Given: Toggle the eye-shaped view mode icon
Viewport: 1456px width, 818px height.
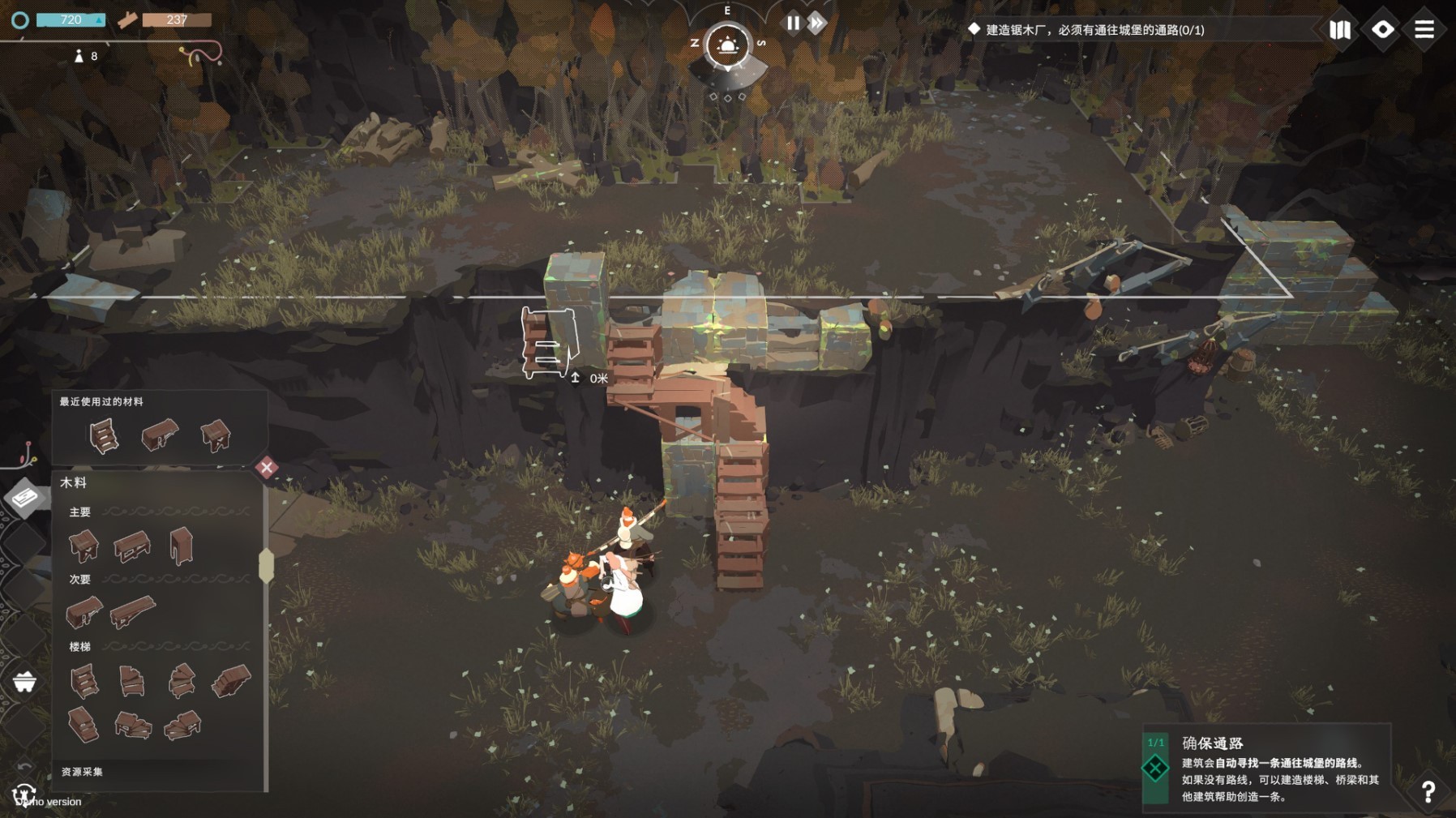Looking at the screenshot, I should coord(1382,30).
